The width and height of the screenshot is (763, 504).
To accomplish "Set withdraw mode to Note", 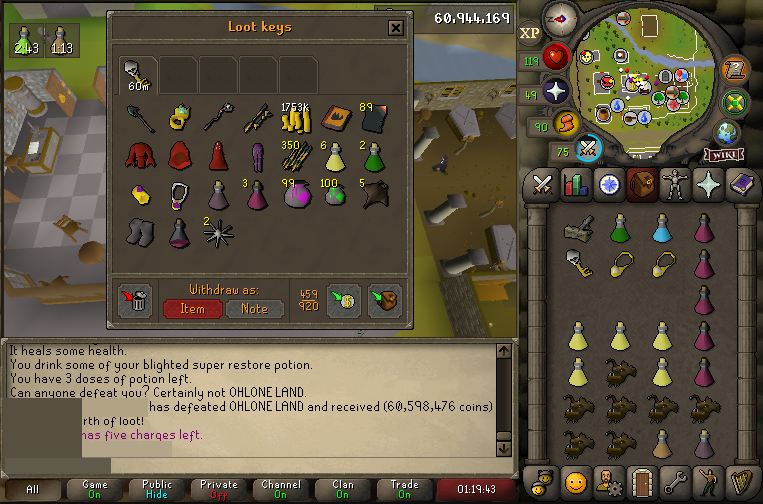I will point(254,309).
